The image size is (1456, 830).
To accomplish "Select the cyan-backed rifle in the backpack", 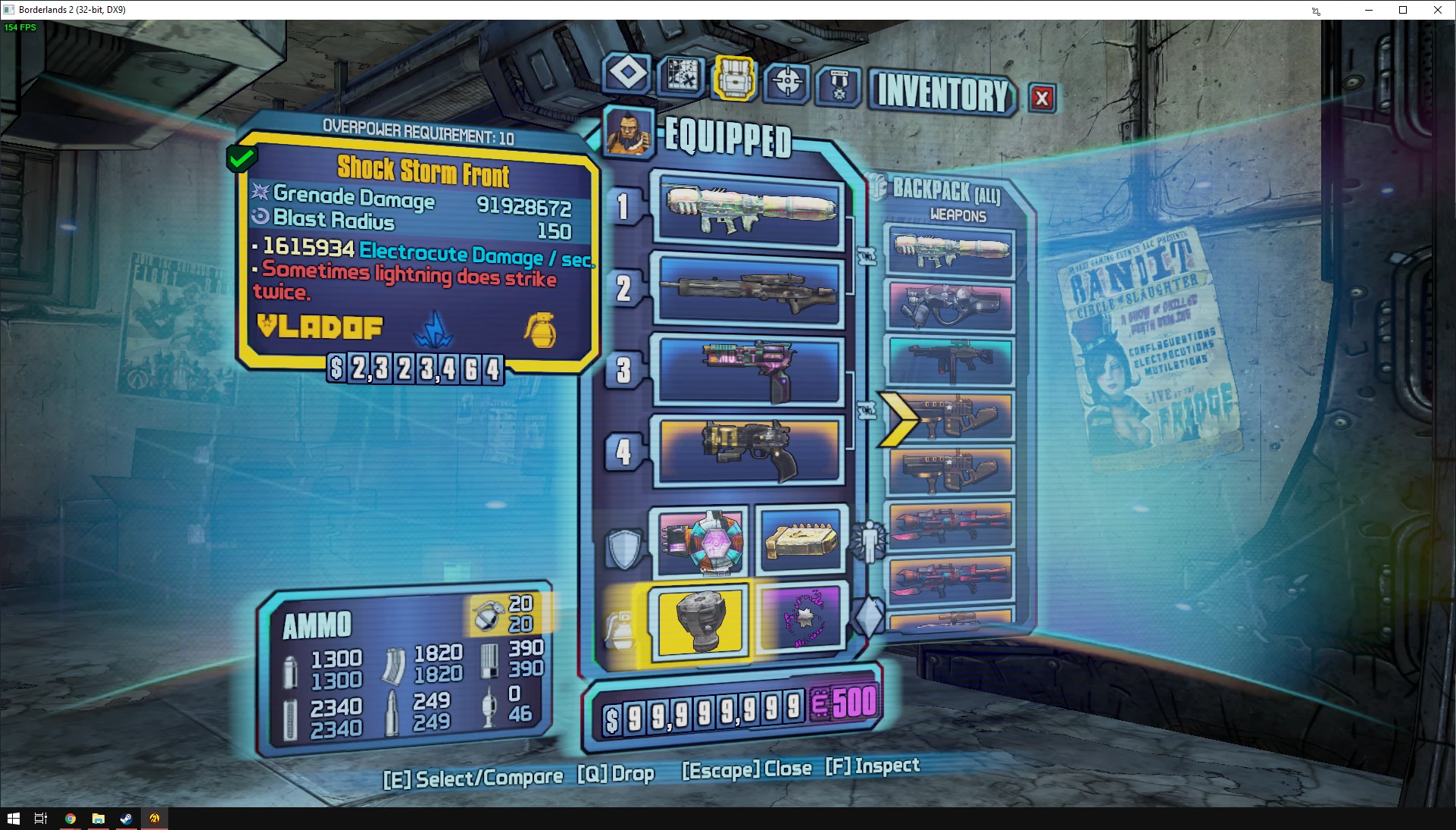I will point(950,361).
